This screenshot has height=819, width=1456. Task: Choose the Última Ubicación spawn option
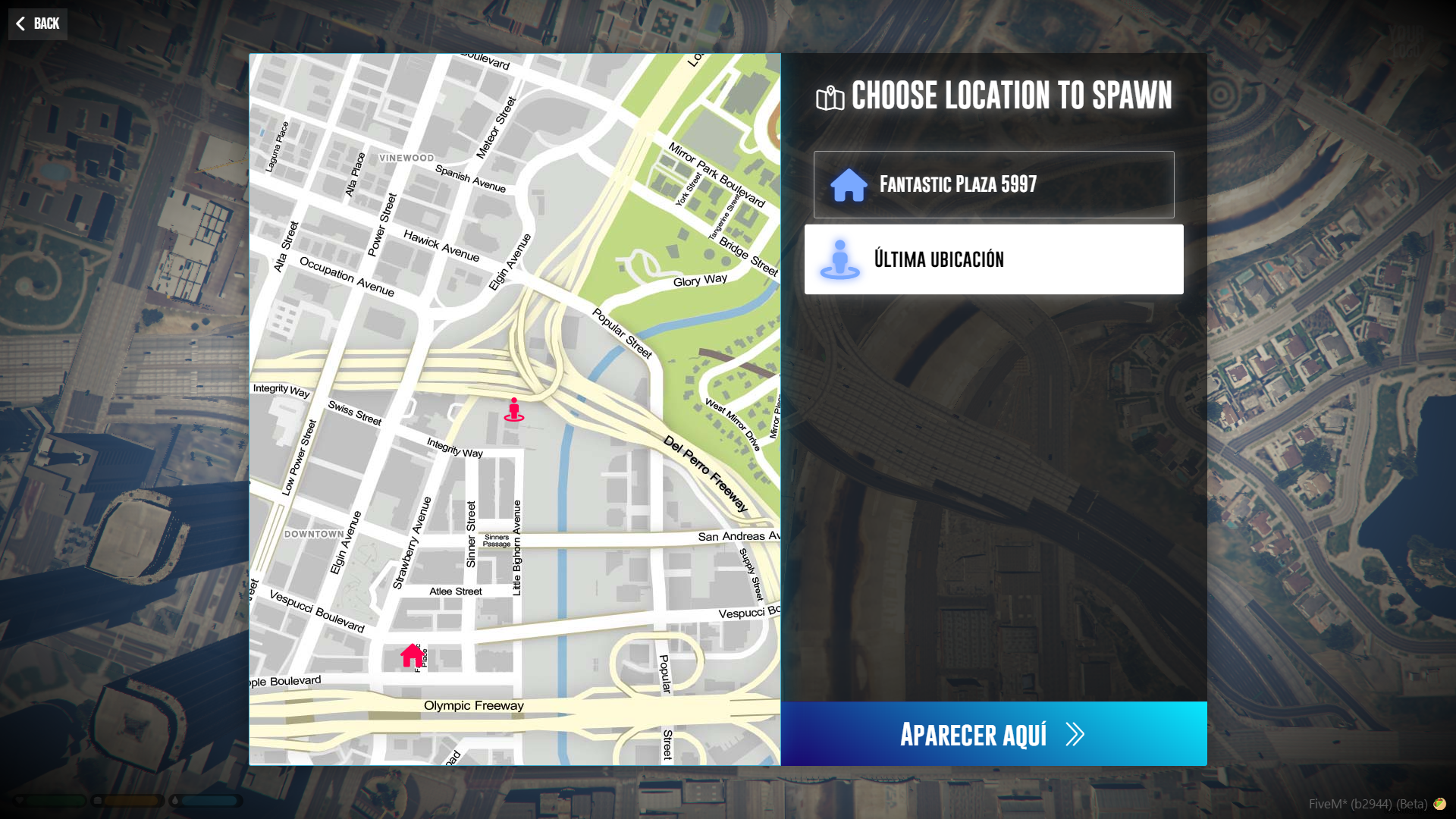tap(993, 259)
